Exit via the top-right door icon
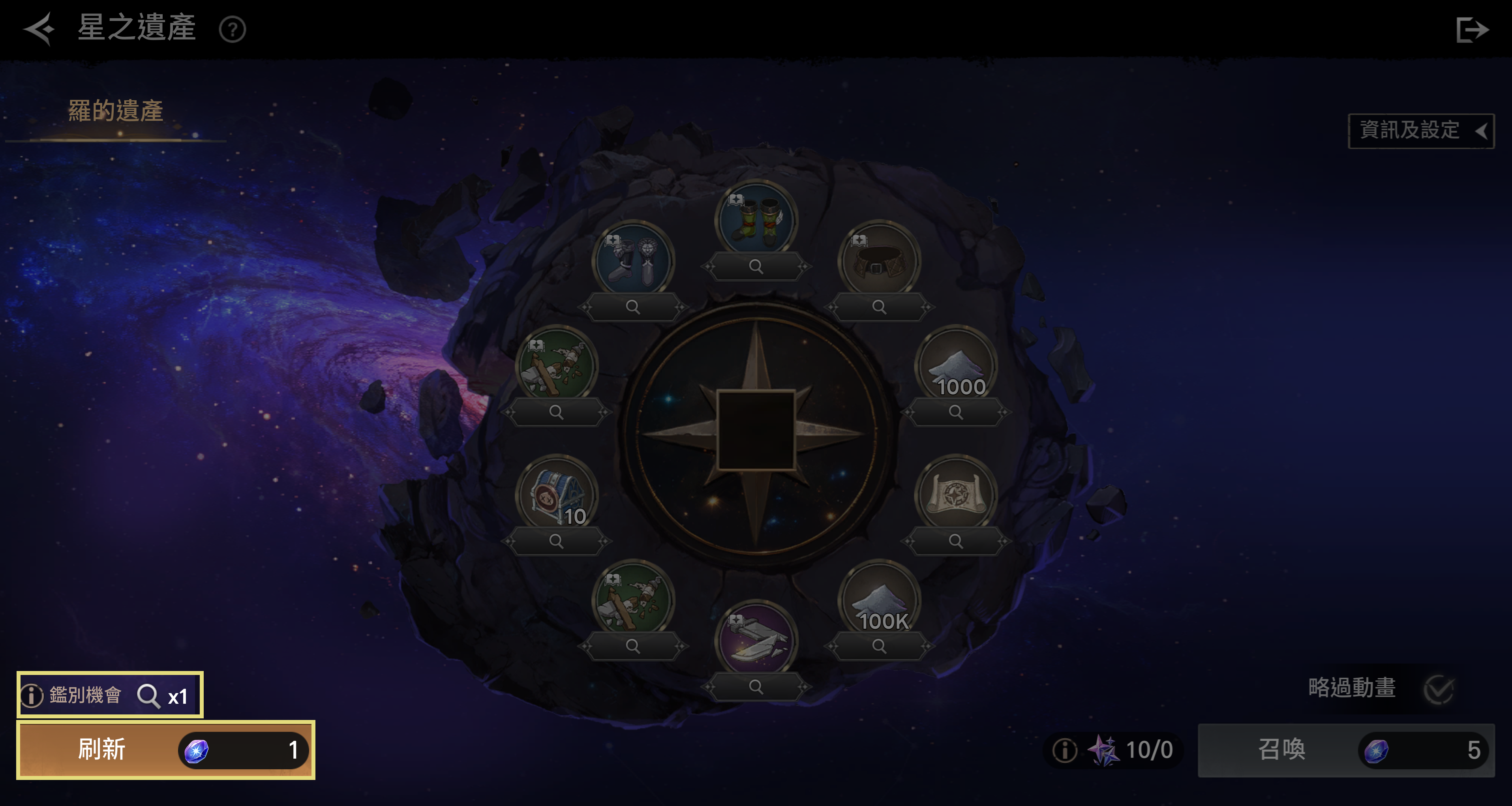Screen dimensions: 1512x806 tap(1471, 29)
